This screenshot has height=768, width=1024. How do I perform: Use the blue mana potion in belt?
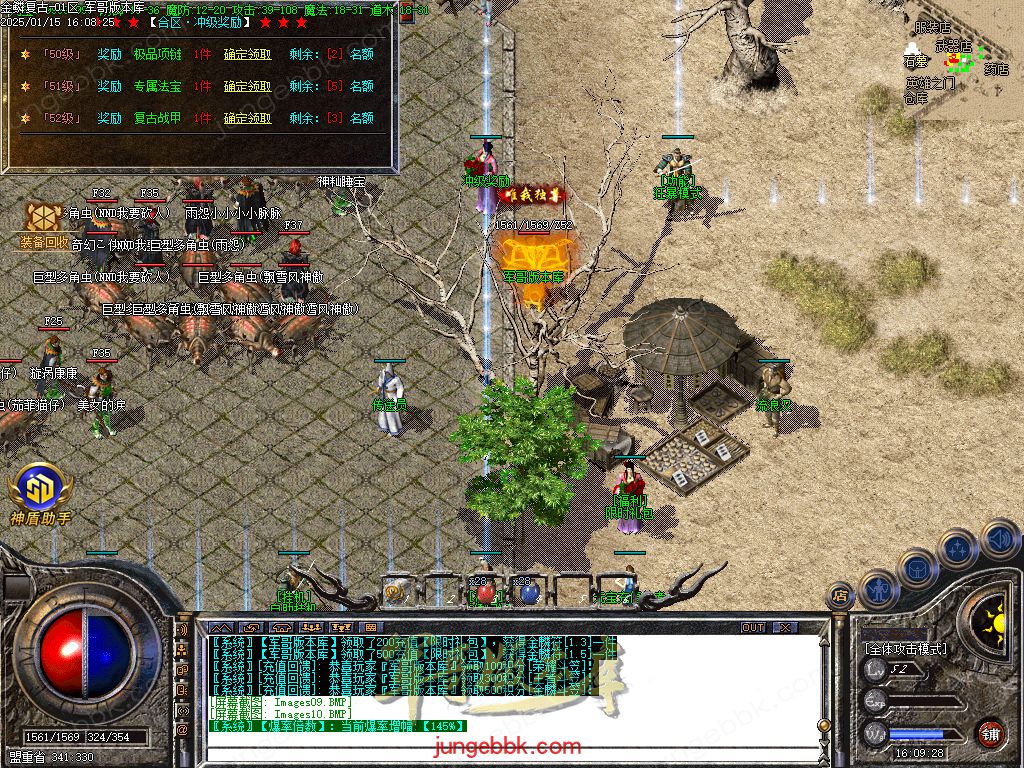click(528, 593)
